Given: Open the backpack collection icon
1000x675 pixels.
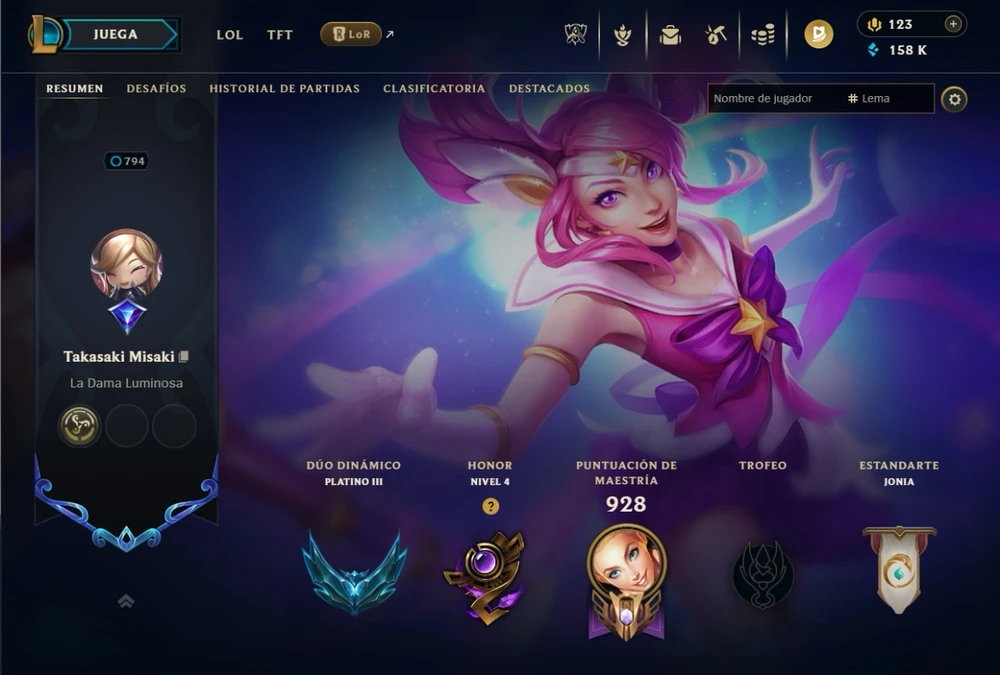Looking at the screenshot, I should click(x=670, y=35).
